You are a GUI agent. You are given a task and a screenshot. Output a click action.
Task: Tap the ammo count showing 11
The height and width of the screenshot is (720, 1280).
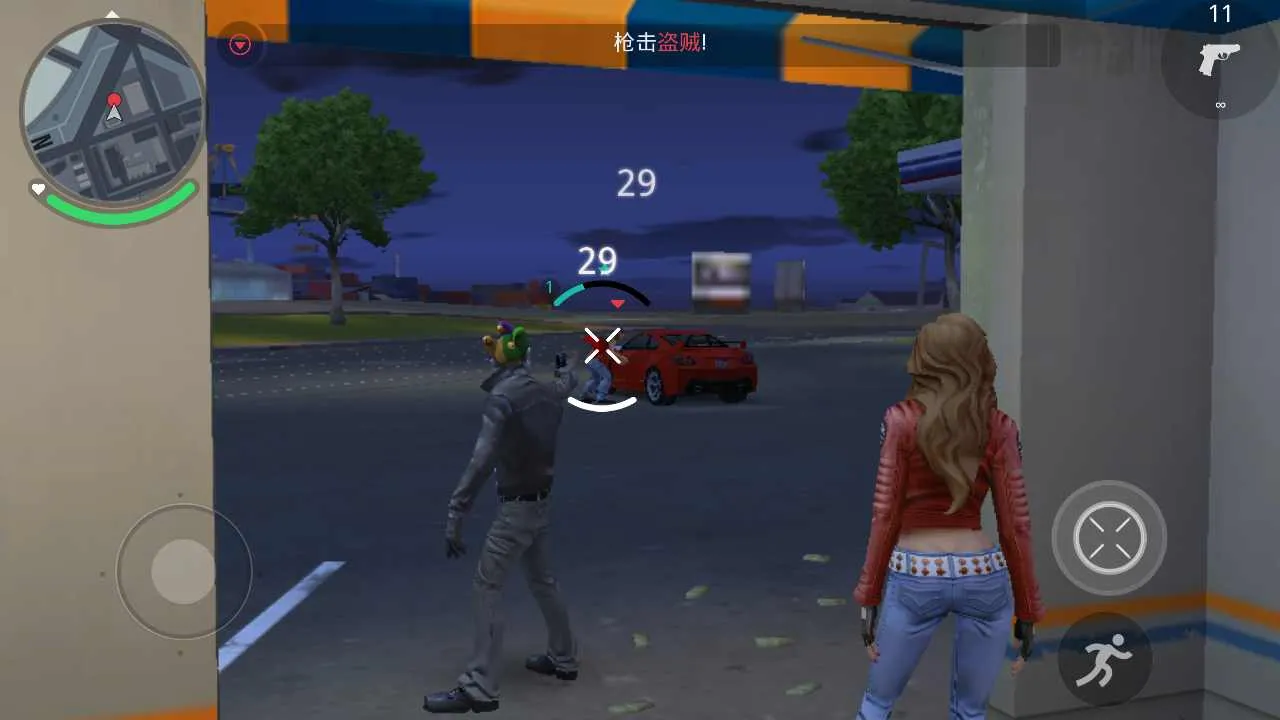(x=1222, y=15)
